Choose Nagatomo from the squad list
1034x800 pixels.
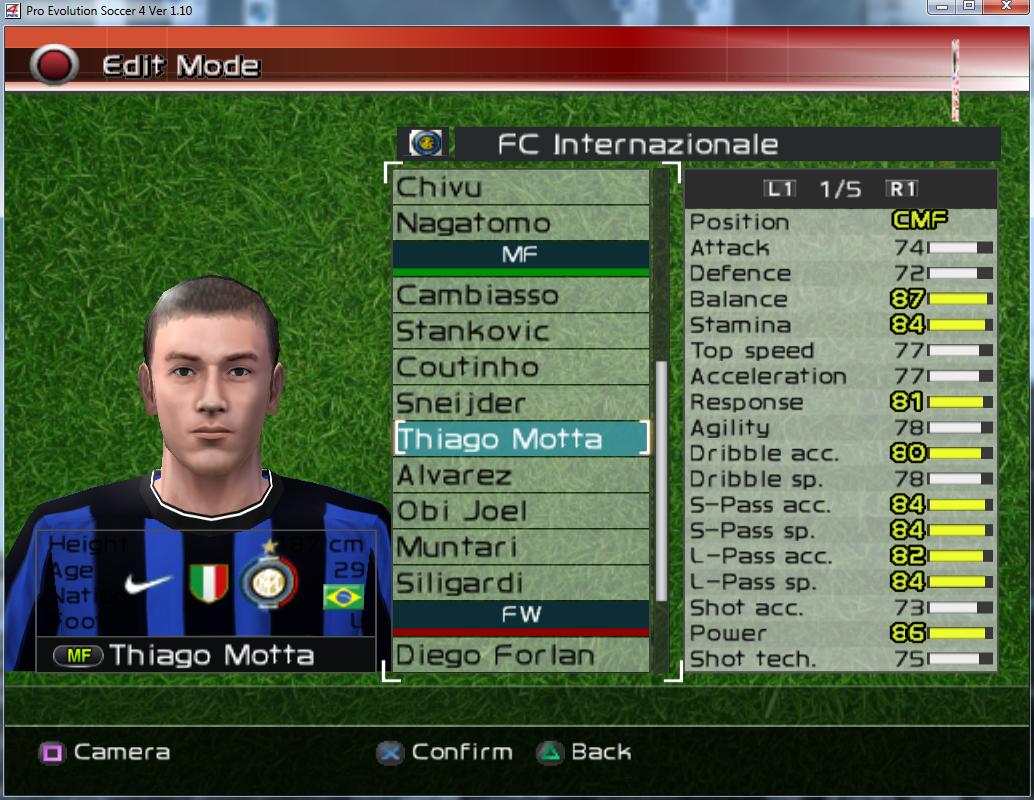click(x=520, y=223)
